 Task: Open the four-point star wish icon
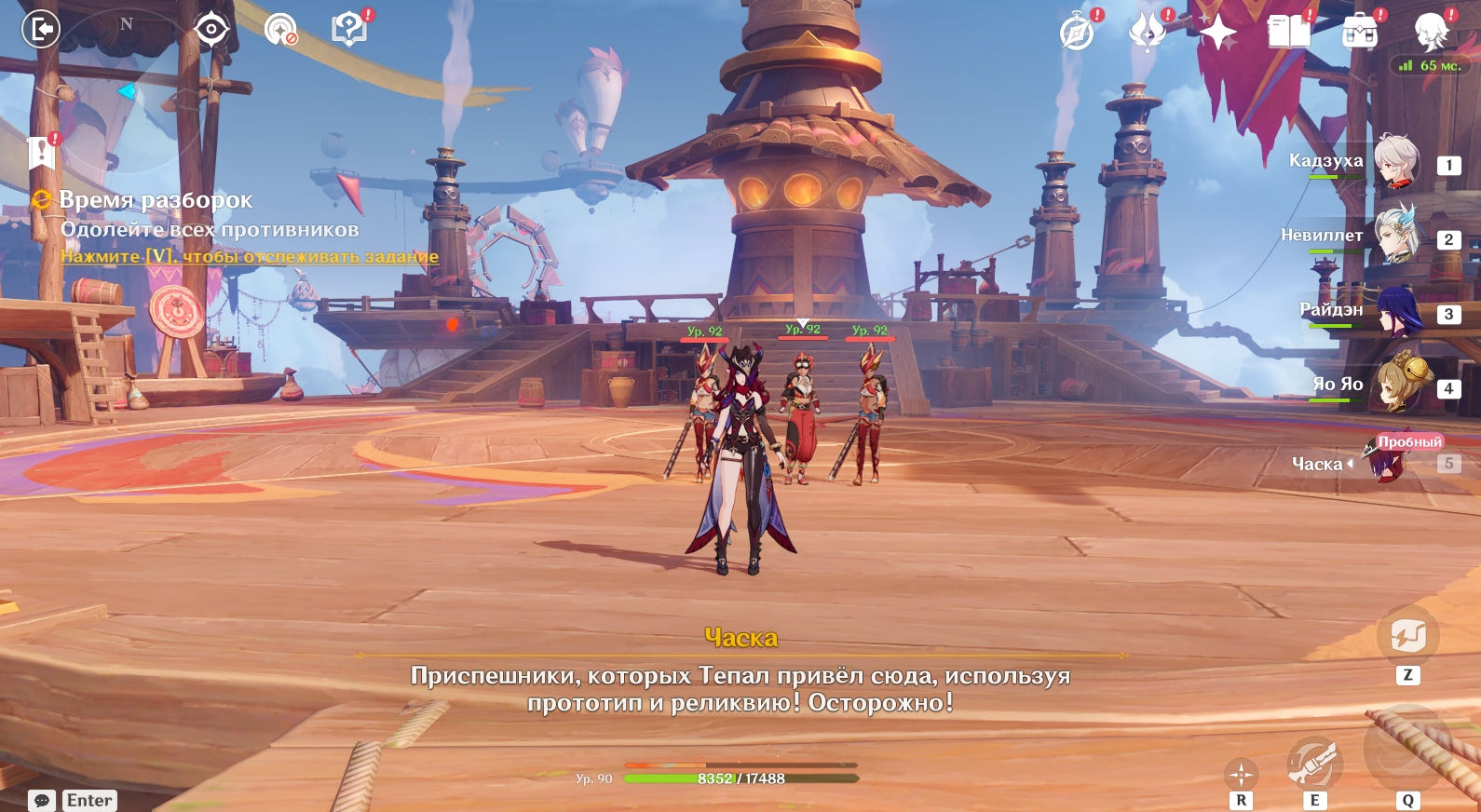[1217, 33]
